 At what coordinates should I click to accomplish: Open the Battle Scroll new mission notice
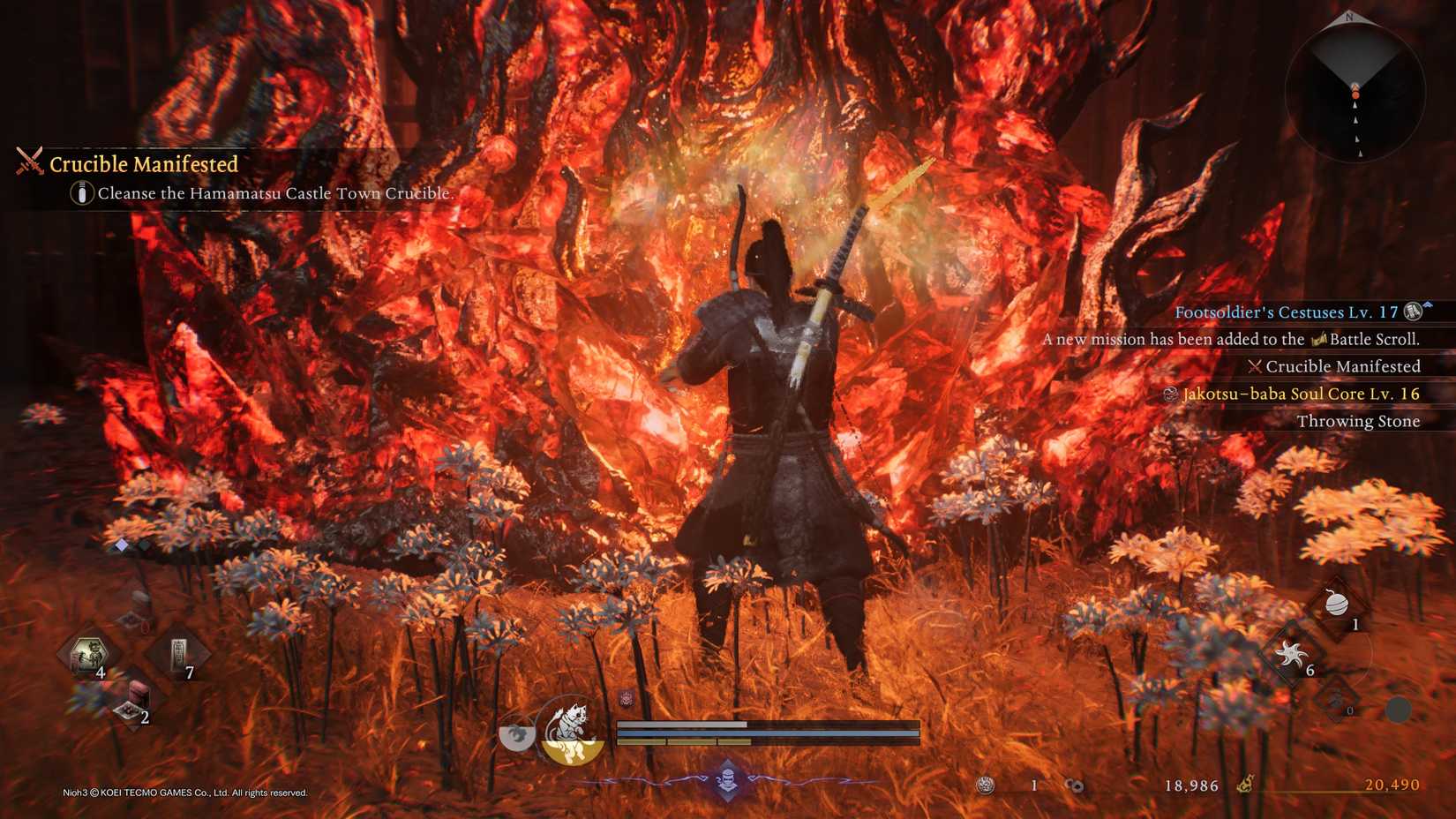pos(1230,339)
